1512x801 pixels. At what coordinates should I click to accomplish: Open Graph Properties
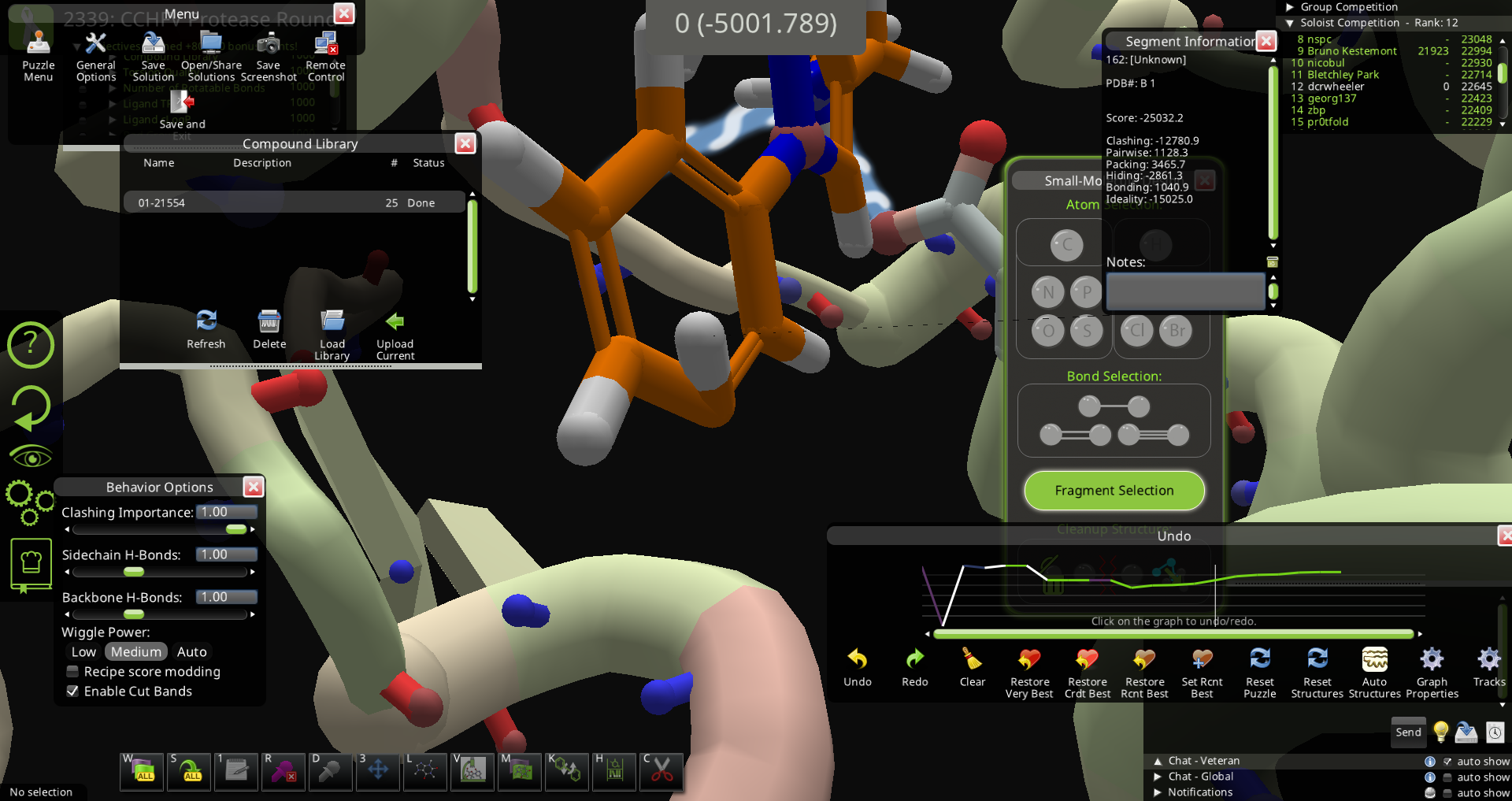(1432, 672)
